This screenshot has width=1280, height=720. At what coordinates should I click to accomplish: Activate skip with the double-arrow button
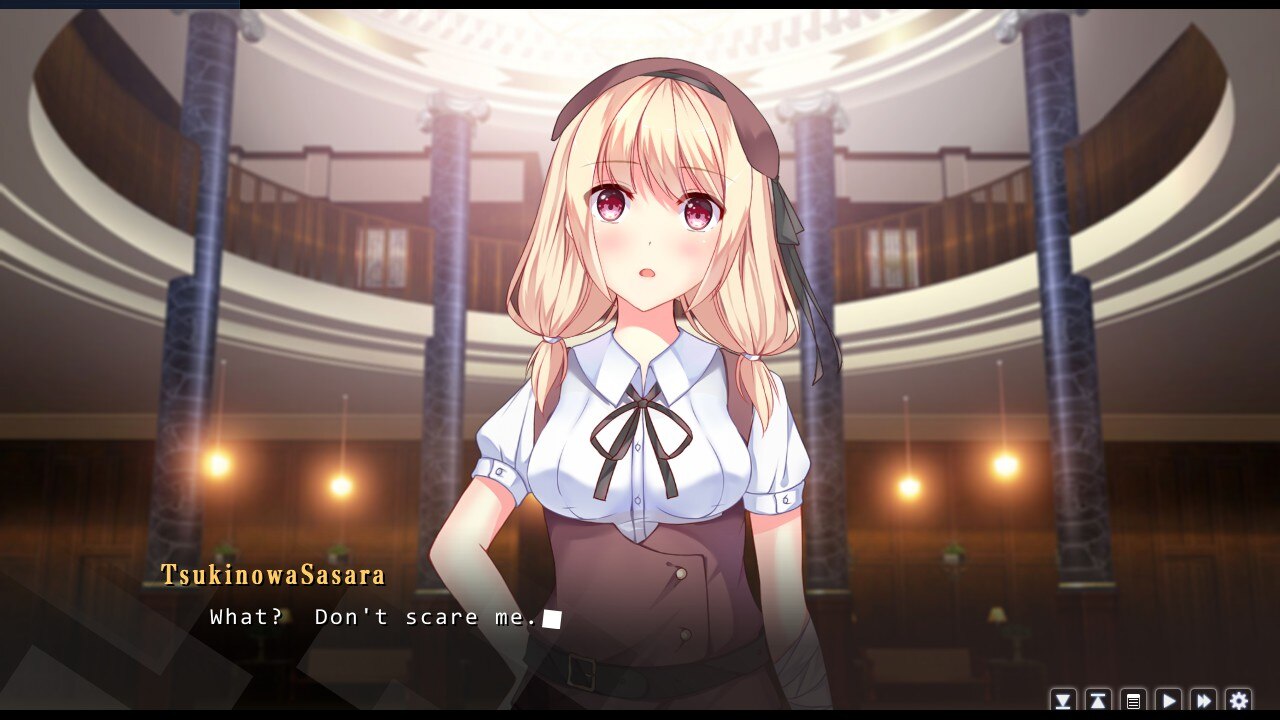click(x=1204, y=701)
